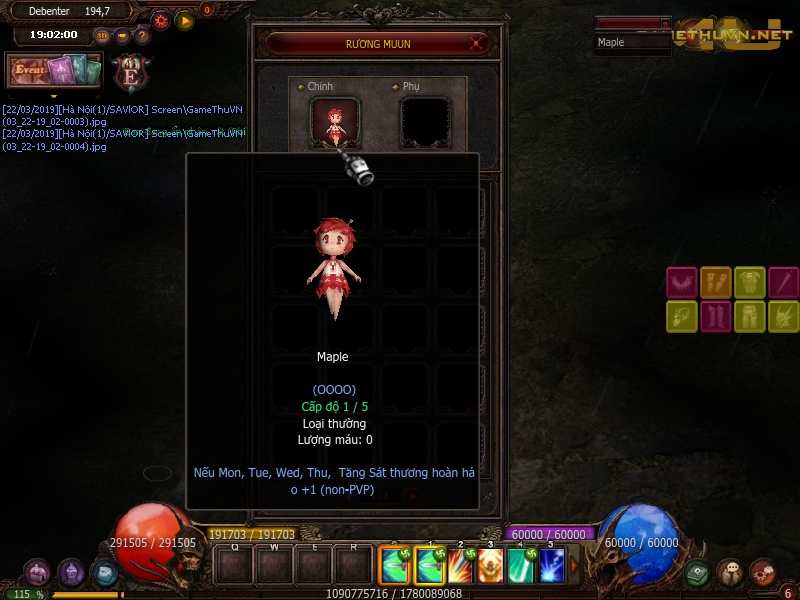Activate the flame slash skill in slot 2
The width and height of the screenshot is (800, 600).
coord(460,566)
